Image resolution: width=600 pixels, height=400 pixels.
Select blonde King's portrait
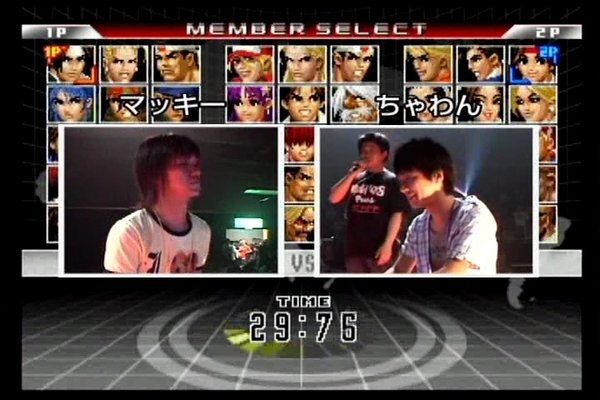532,103
